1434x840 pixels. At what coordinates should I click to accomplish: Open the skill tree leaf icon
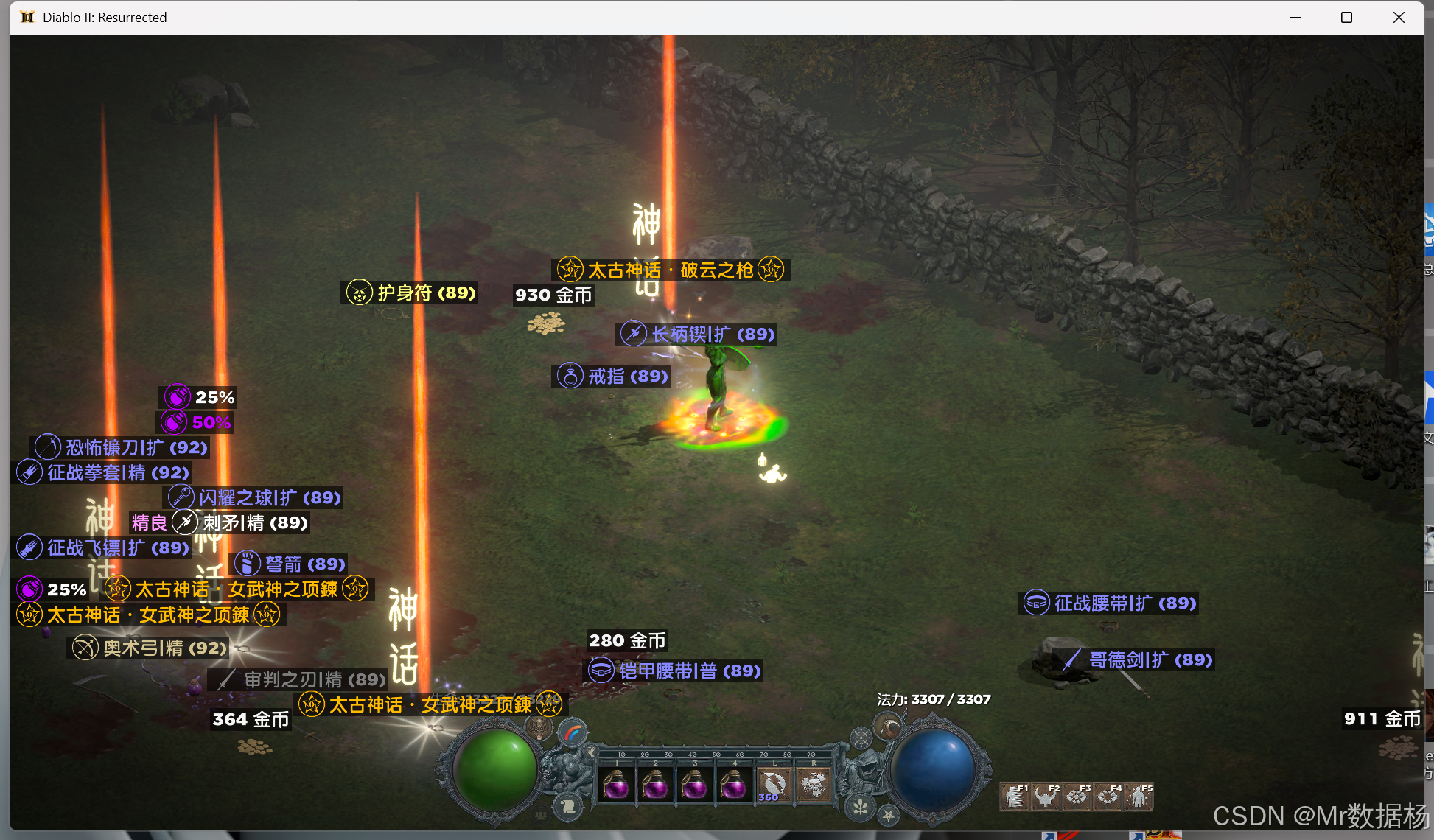(860, 806)
